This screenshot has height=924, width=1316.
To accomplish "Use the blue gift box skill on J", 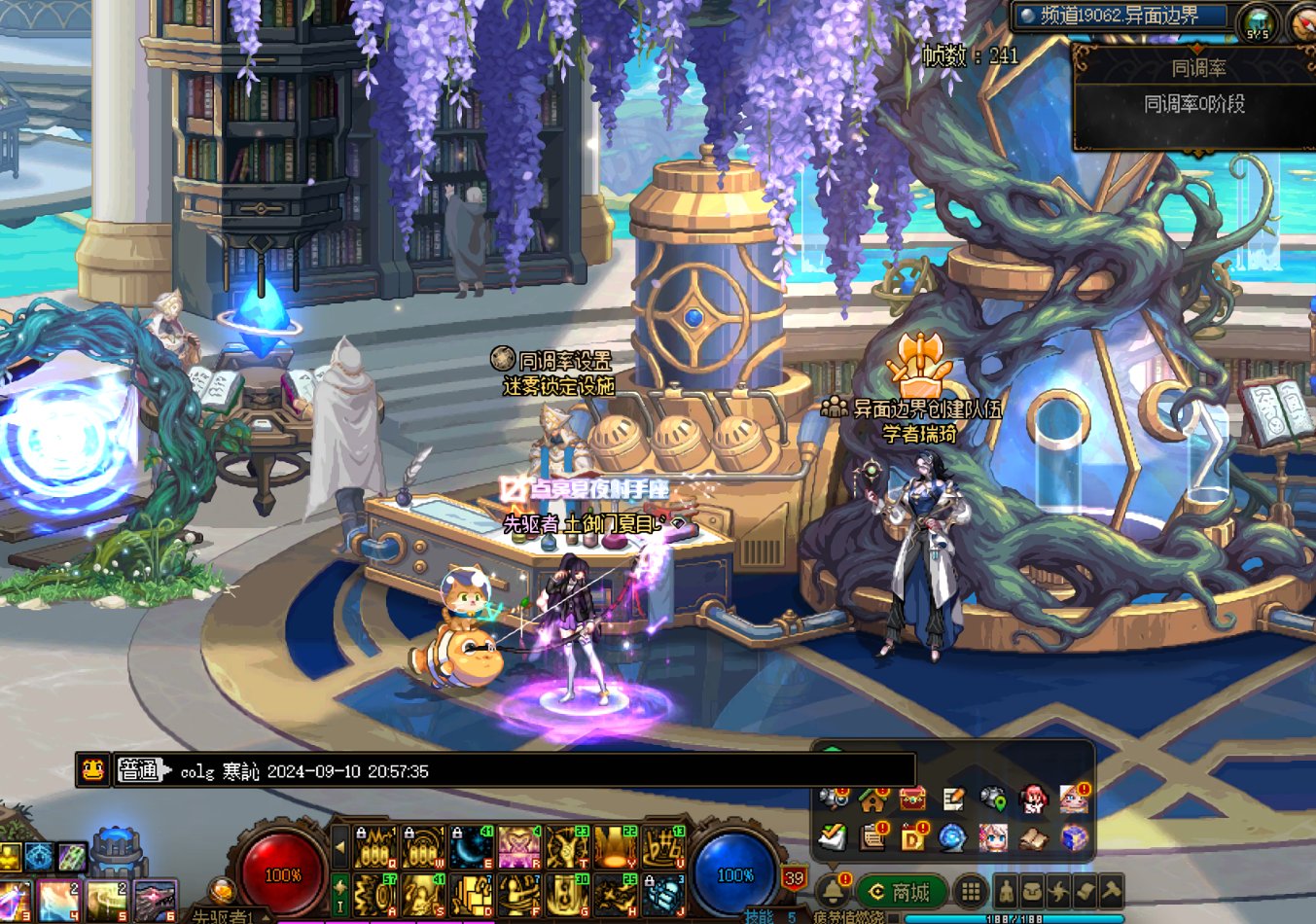I will tap(663, 895).
